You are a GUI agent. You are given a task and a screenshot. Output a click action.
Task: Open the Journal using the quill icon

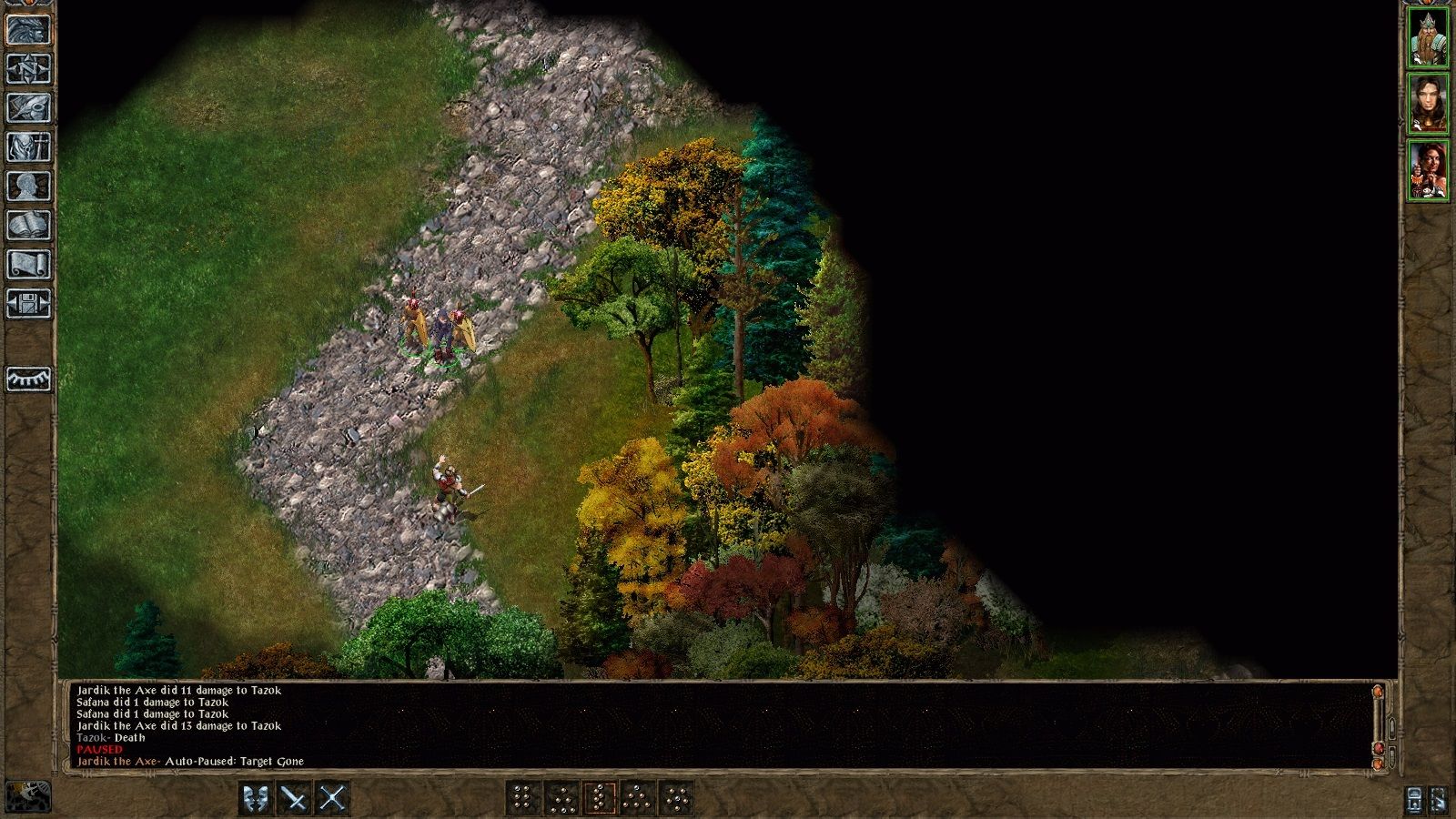(x=28, y=107)
